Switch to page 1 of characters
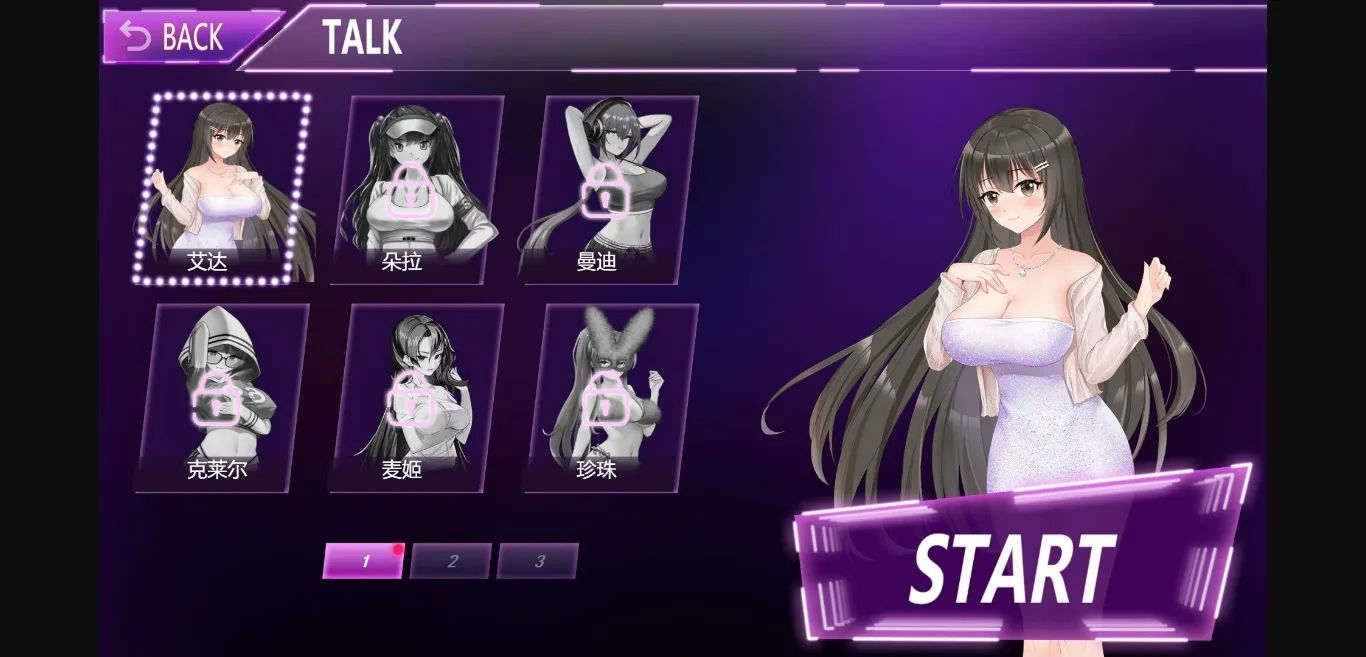The width and height of the screenshot is (1366, 657). [x=364, y=561]
